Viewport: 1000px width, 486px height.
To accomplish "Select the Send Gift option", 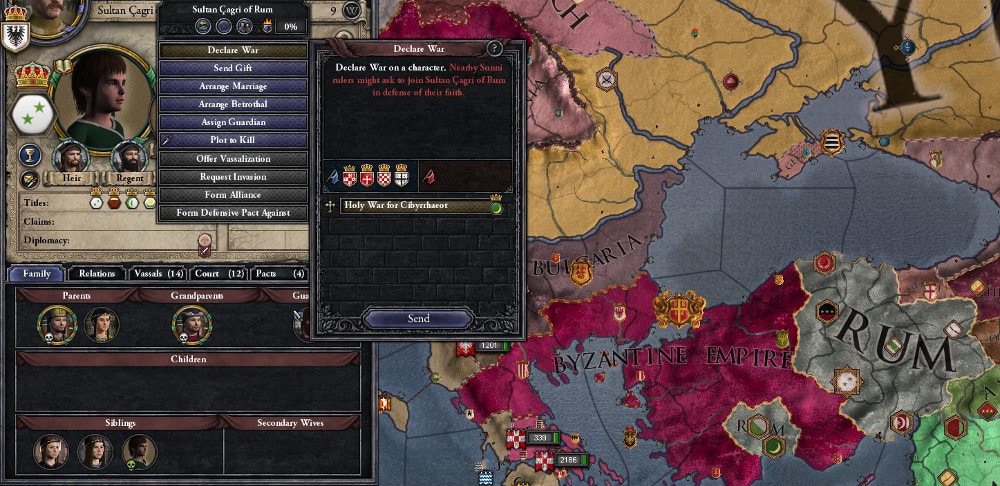I will click(233, 68).
